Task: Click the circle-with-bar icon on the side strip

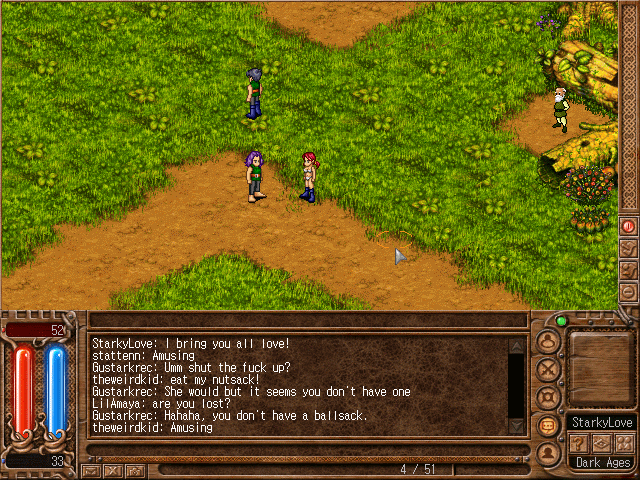Action: (629, 292)
